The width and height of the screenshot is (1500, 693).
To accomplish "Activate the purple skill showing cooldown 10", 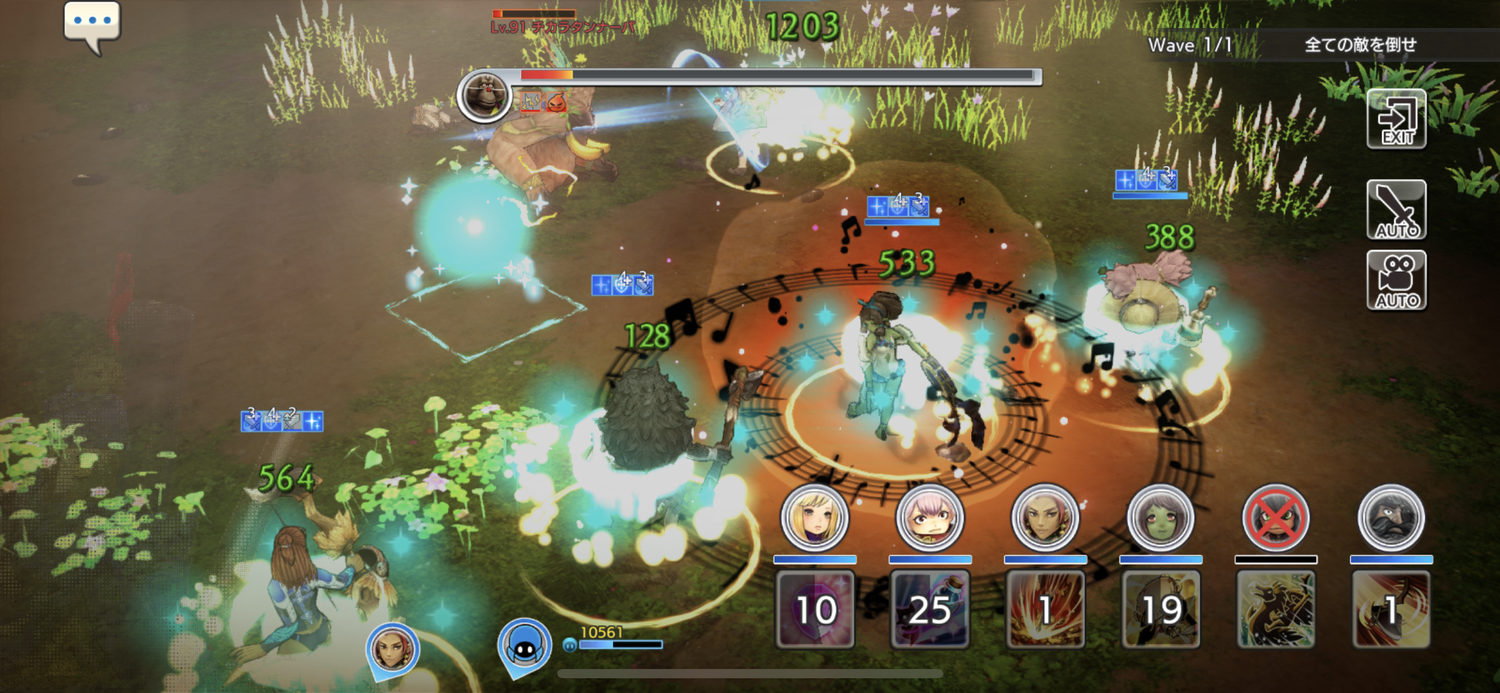I will 815,608.
